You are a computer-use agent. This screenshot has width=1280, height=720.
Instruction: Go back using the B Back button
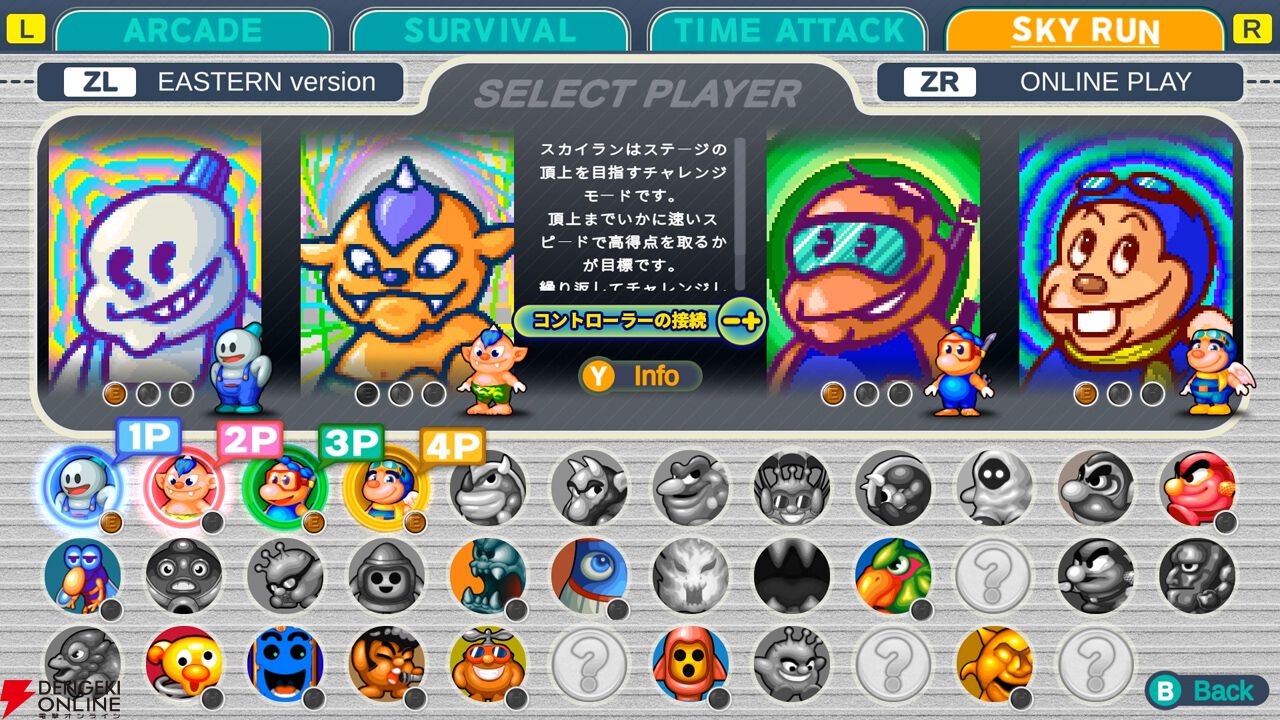1210,690
